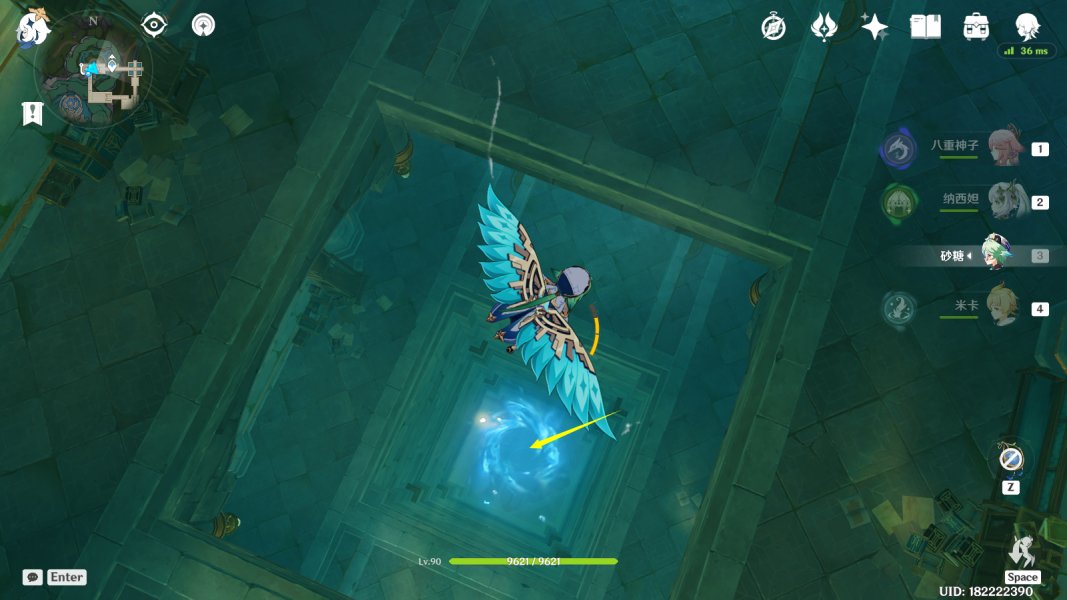
Task: Open the Wish four-pointed star icon
Action: tap(875, 27)
